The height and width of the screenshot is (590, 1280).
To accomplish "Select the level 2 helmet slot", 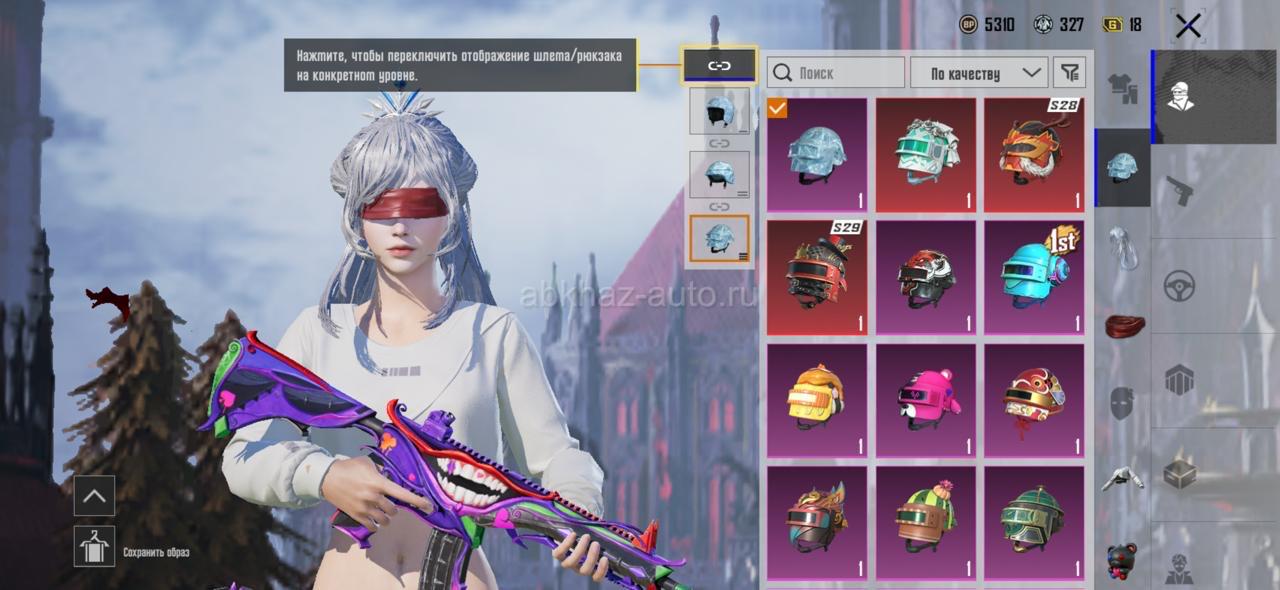I will point(719,174).
